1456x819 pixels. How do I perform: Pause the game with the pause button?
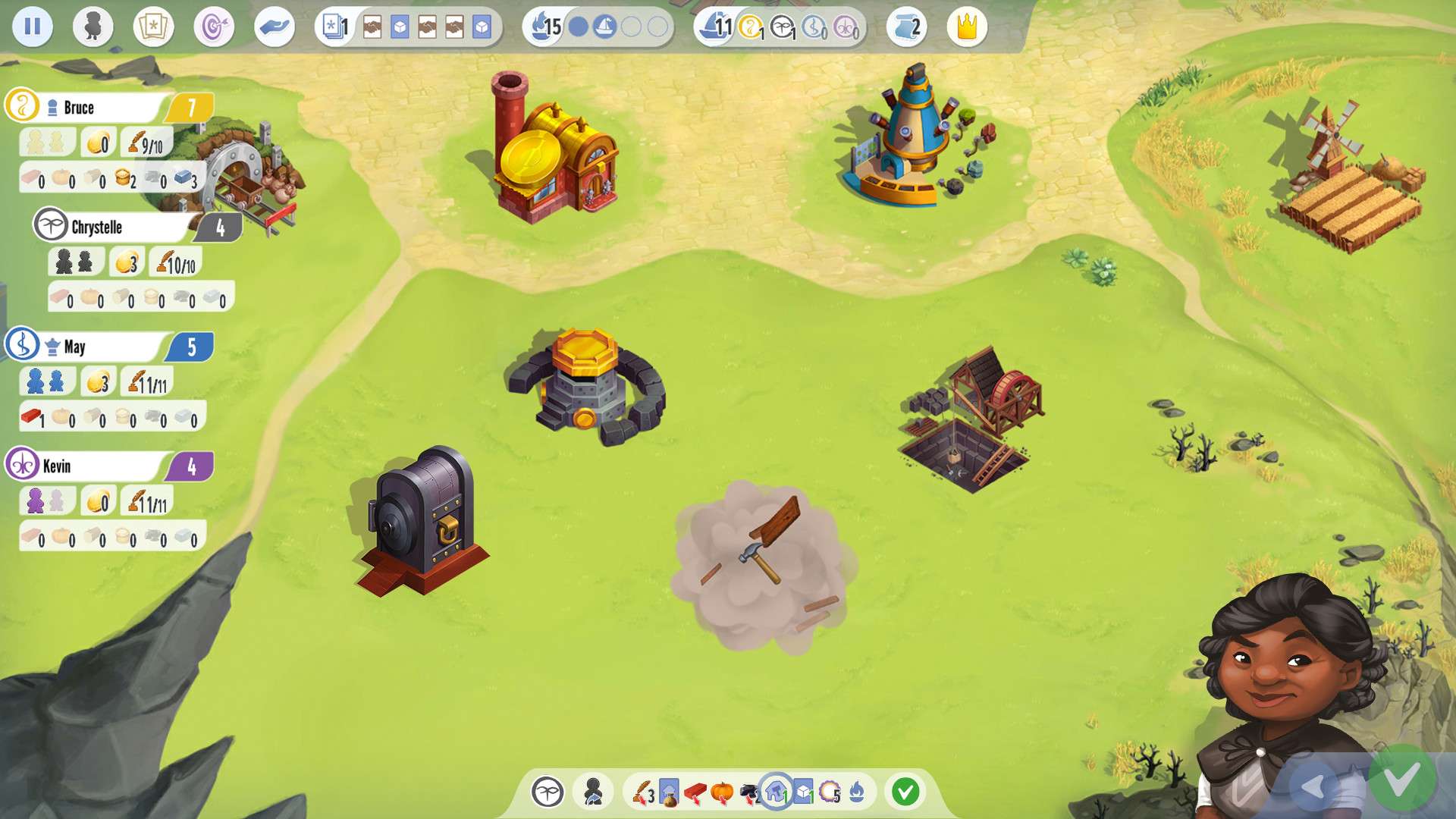pyautogui.click(x=33, y=27)
